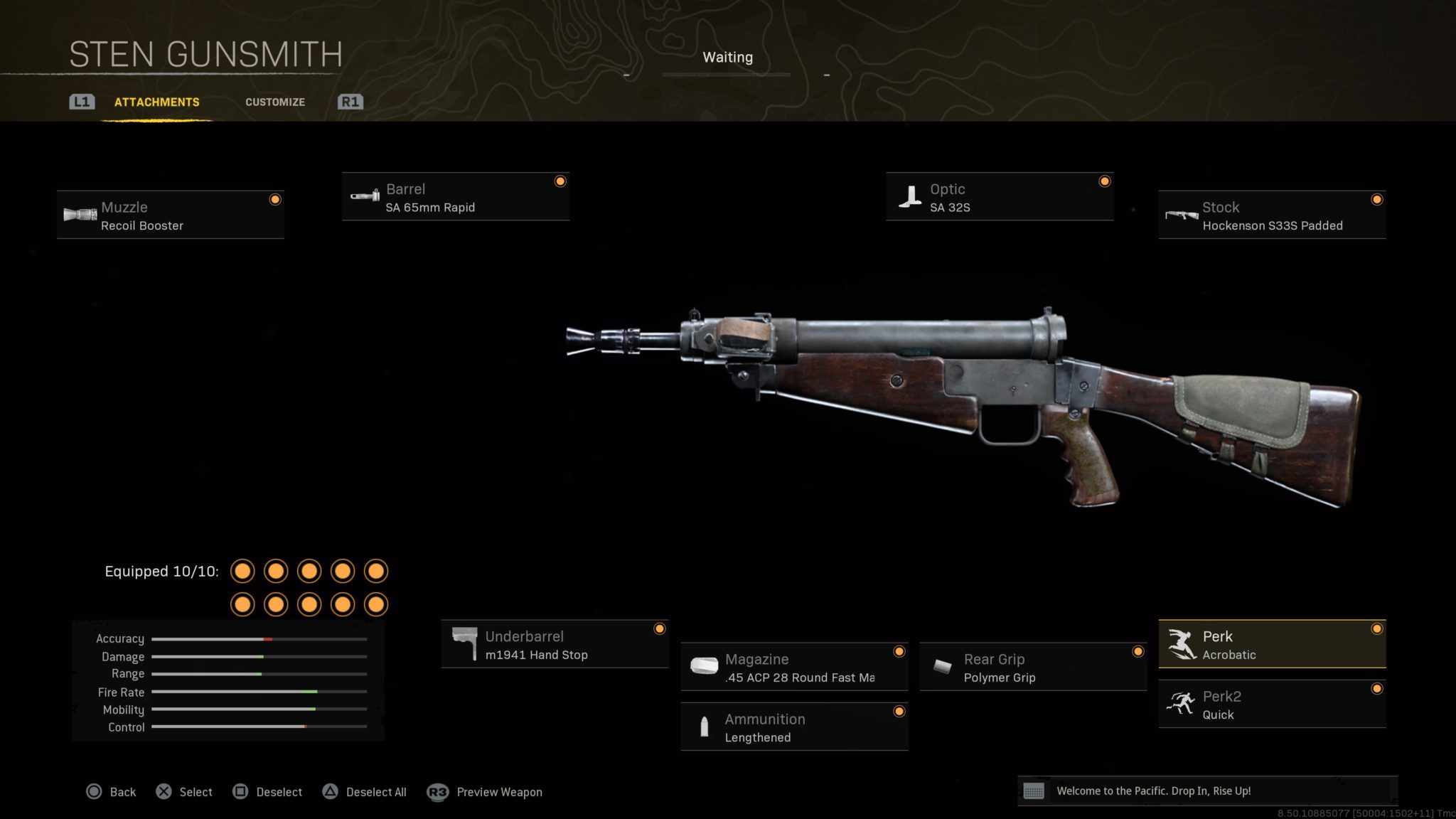Switch to the Customize tab
This screenshot has height=819, width=1456.
point(275,102)
